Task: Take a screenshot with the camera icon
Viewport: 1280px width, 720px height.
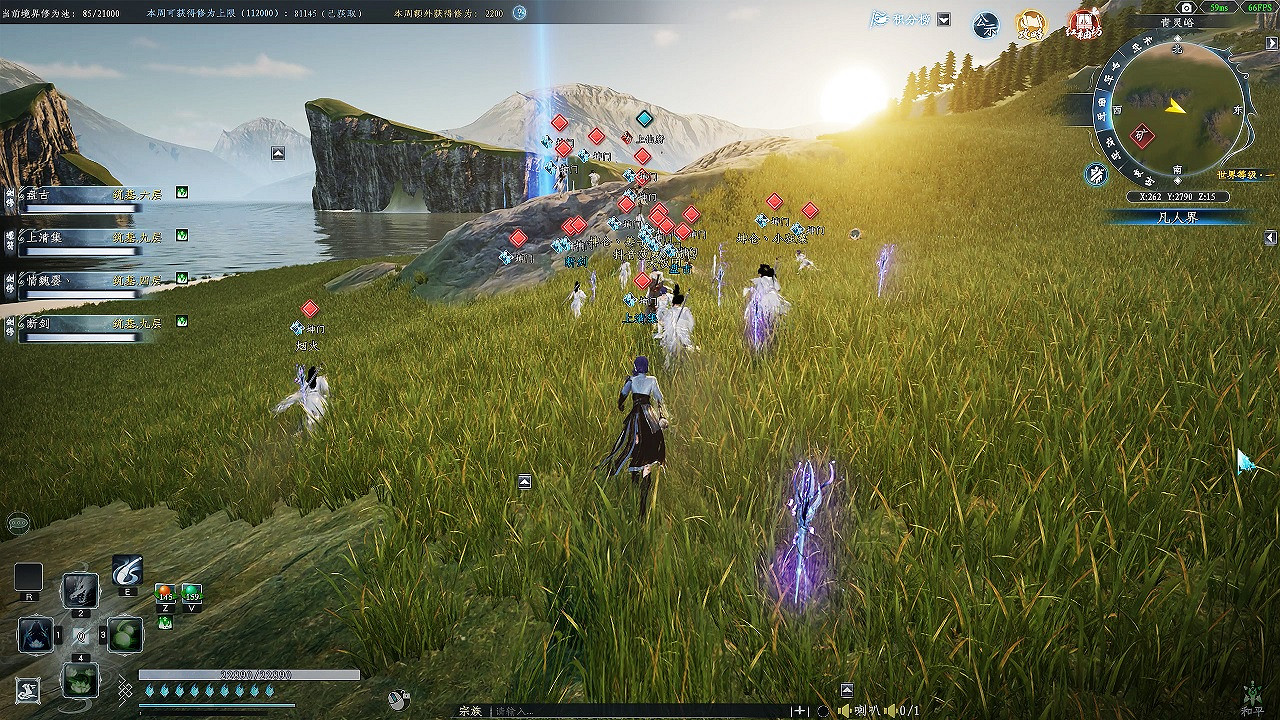Action: [x=1185, y=7]
